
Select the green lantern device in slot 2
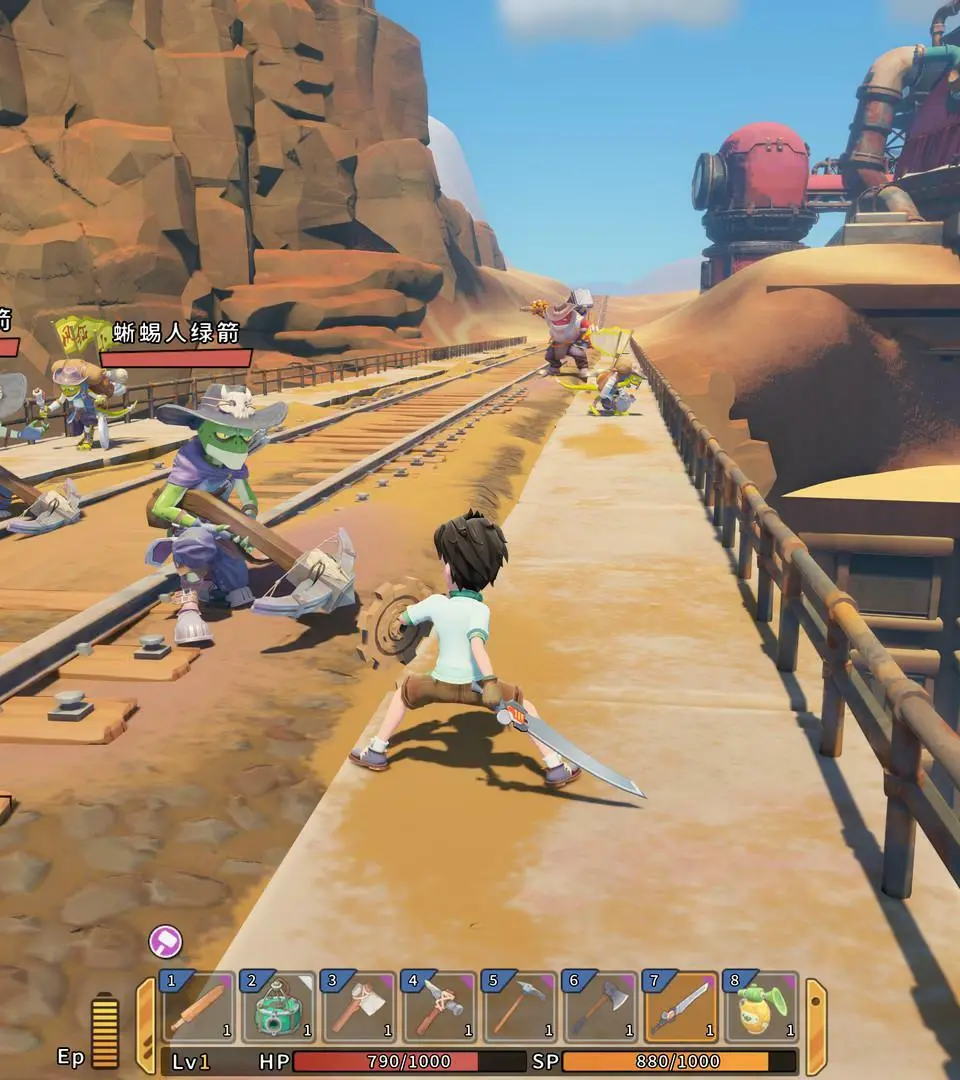[278, 1007]
